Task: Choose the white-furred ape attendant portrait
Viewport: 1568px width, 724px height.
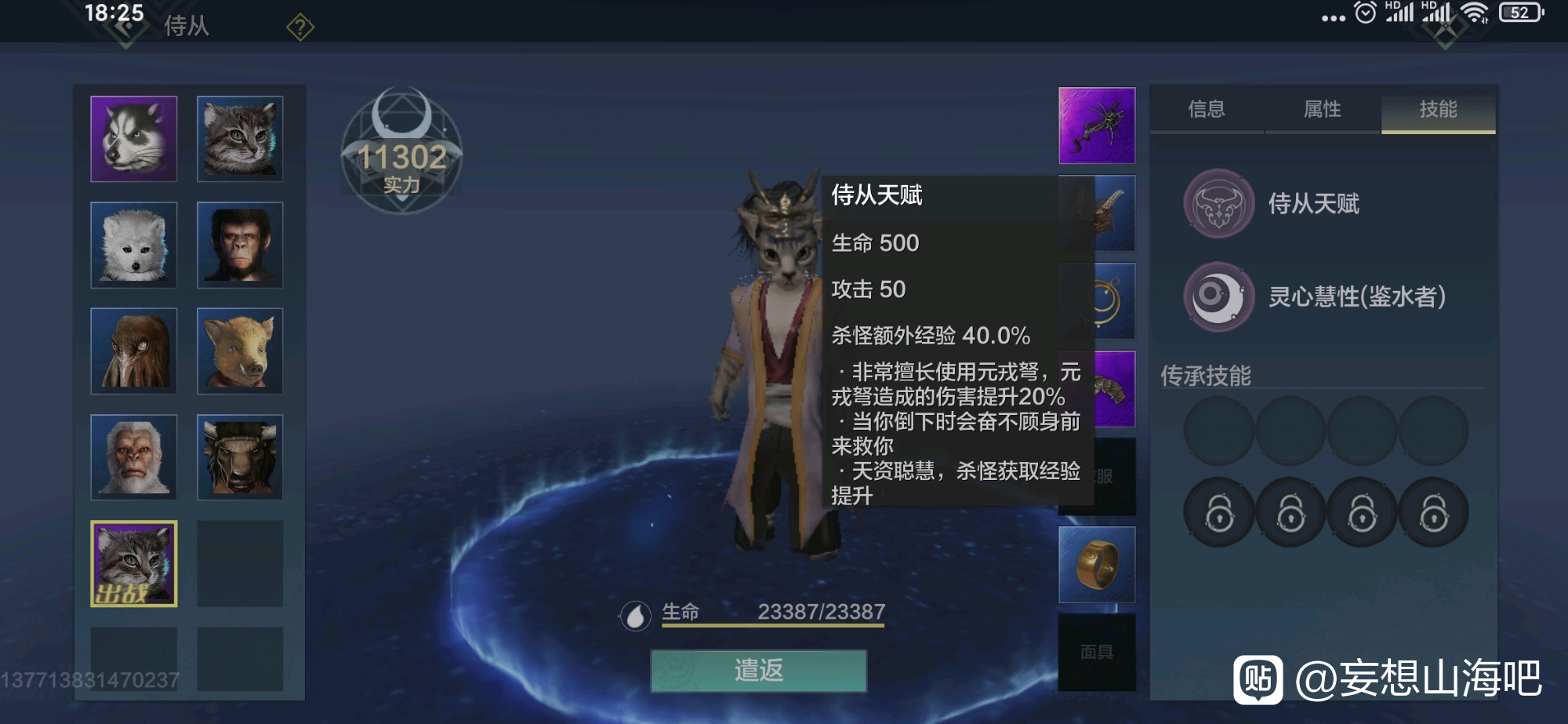Action: (x=134, y=457)
